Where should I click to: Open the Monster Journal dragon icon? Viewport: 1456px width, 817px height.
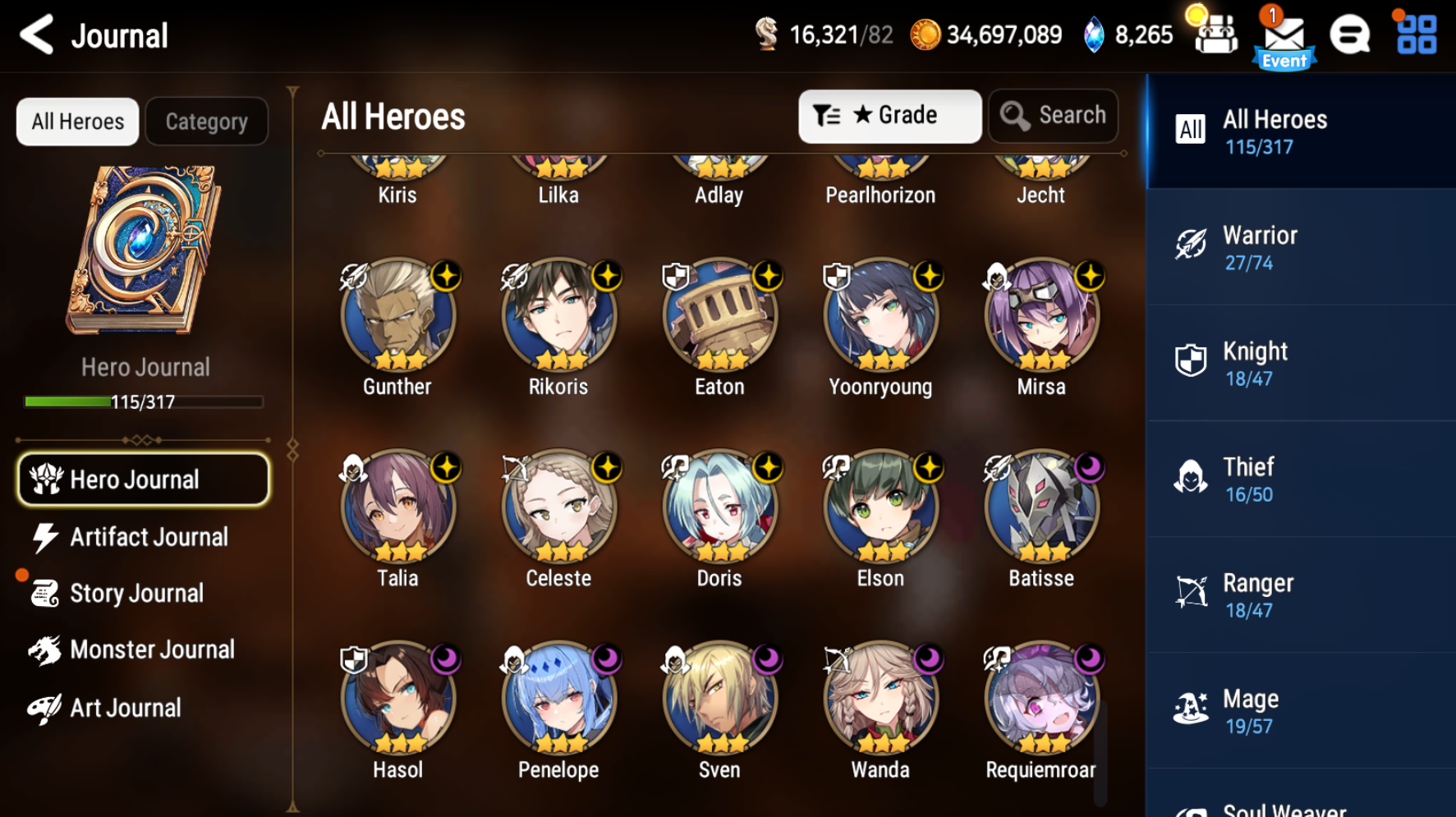(45, 649)
